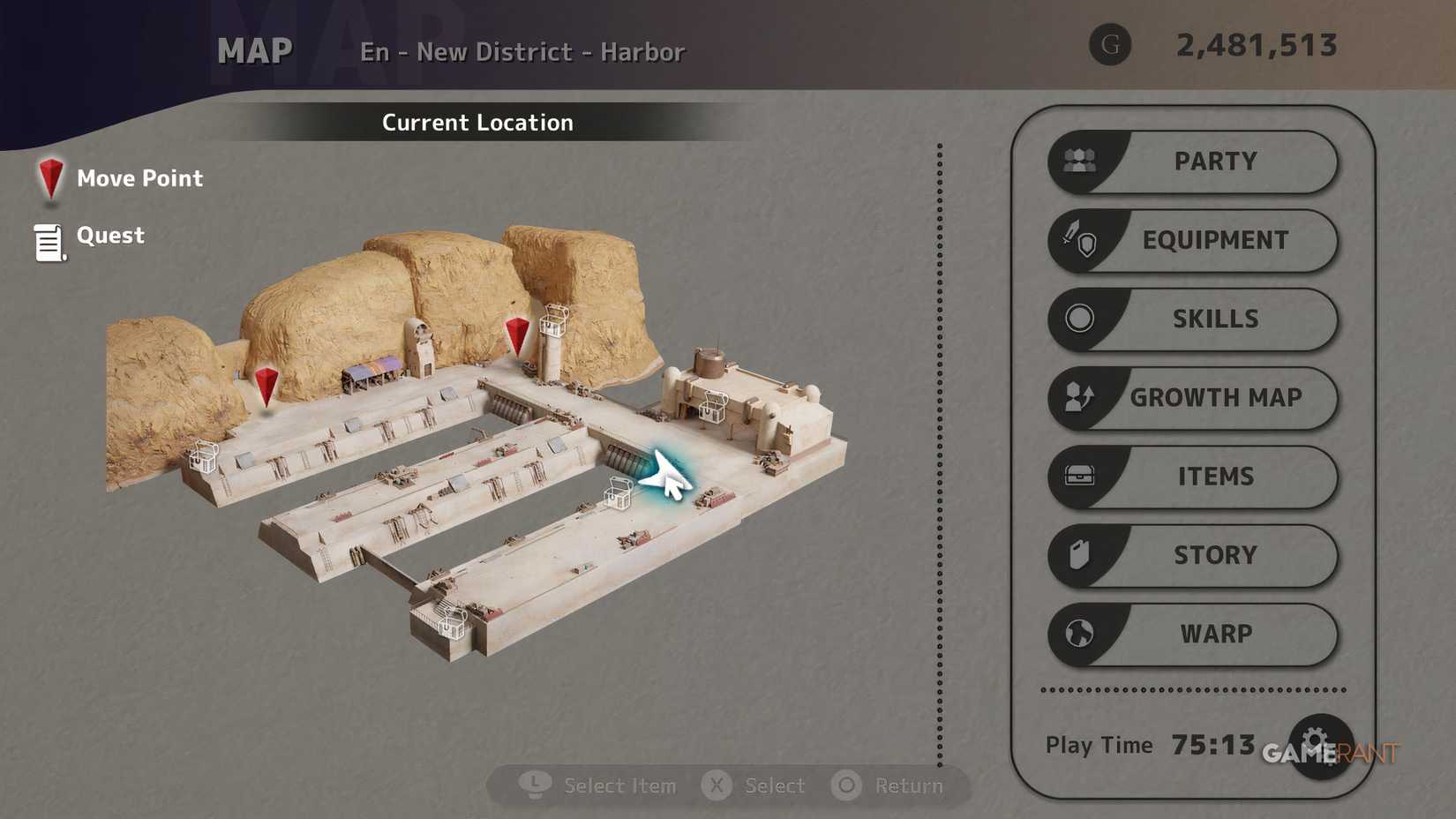Click the Warp globe icon
The image size is (1456, 819).
[x=1078, y=634]
